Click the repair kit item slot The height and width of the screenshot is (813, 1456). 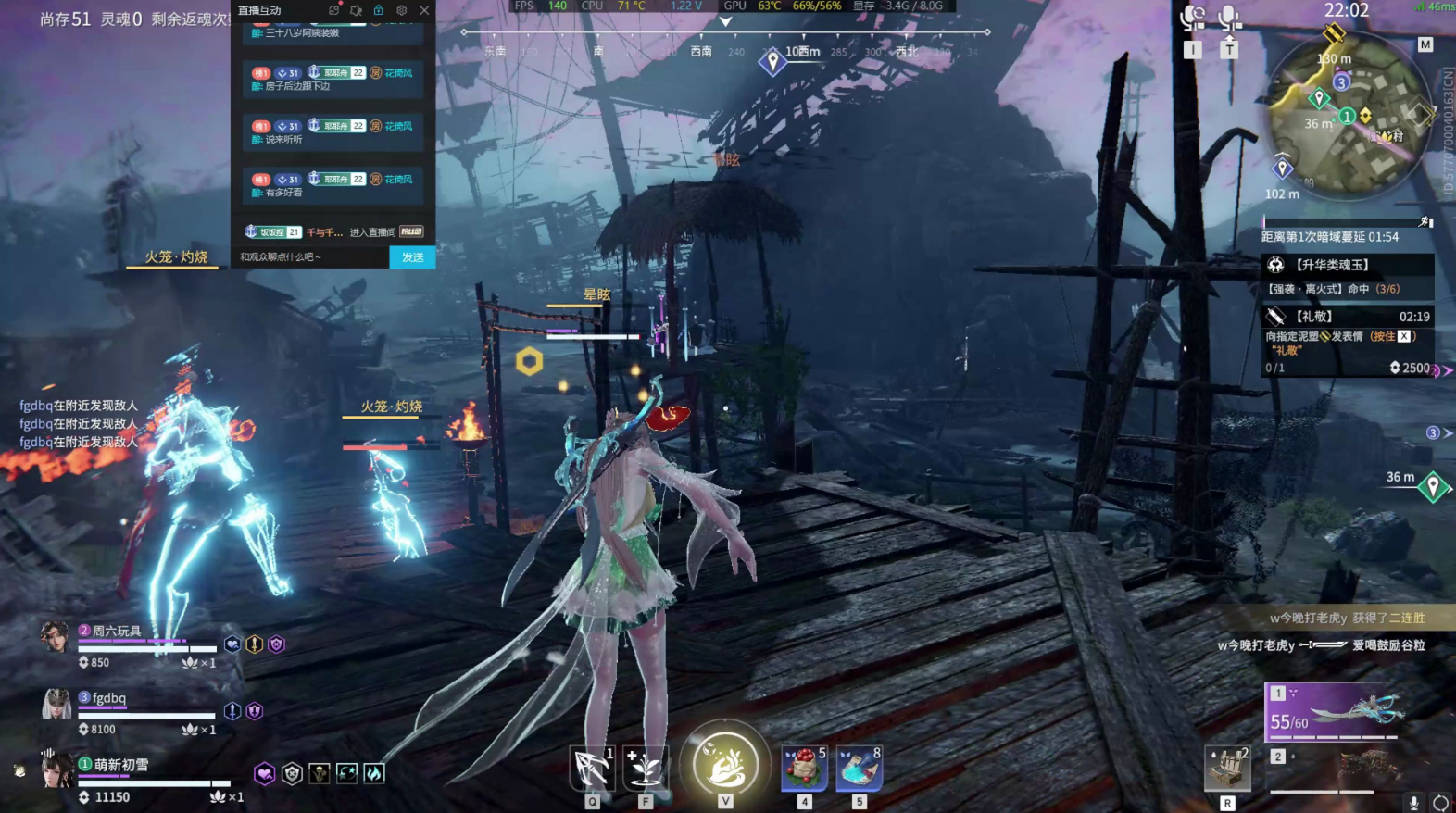[1227, 769]
